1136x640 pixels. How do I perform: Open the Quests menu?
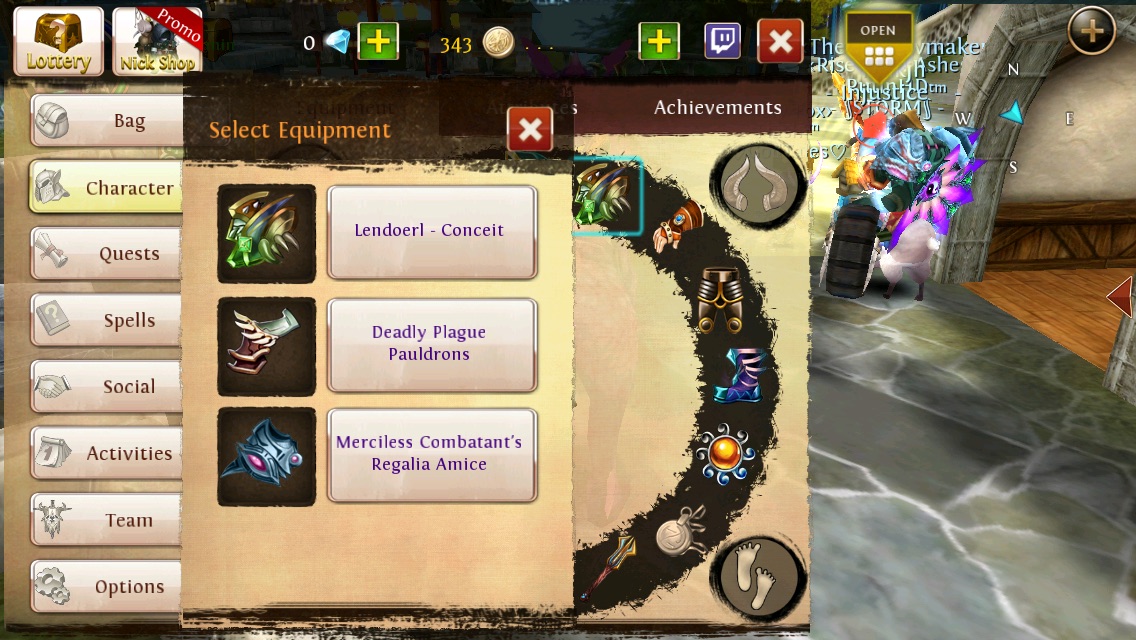[107, 254]
